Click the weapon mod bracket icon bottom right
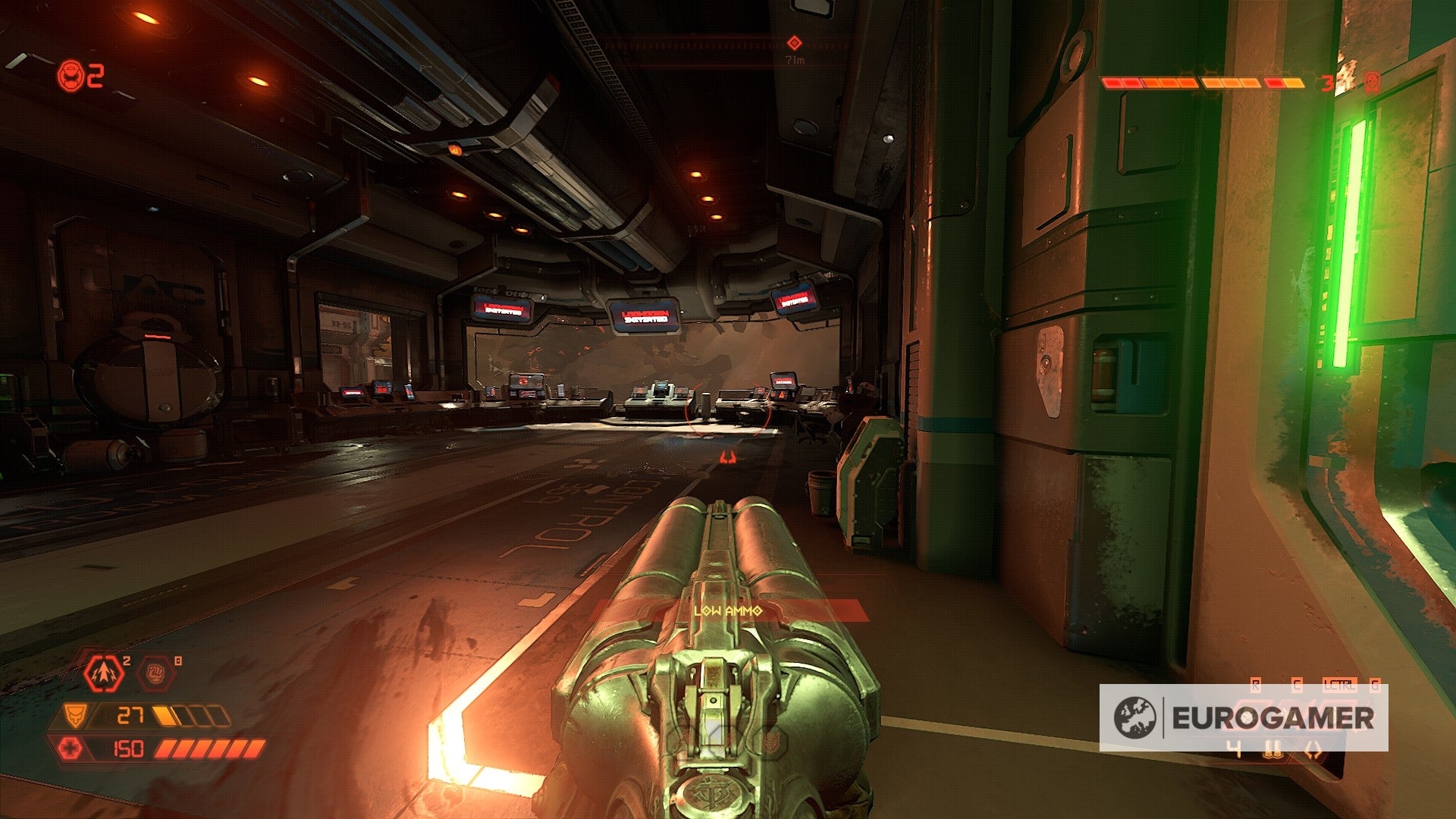The height and width of the screenshot is (819, 1456). 1313,750
